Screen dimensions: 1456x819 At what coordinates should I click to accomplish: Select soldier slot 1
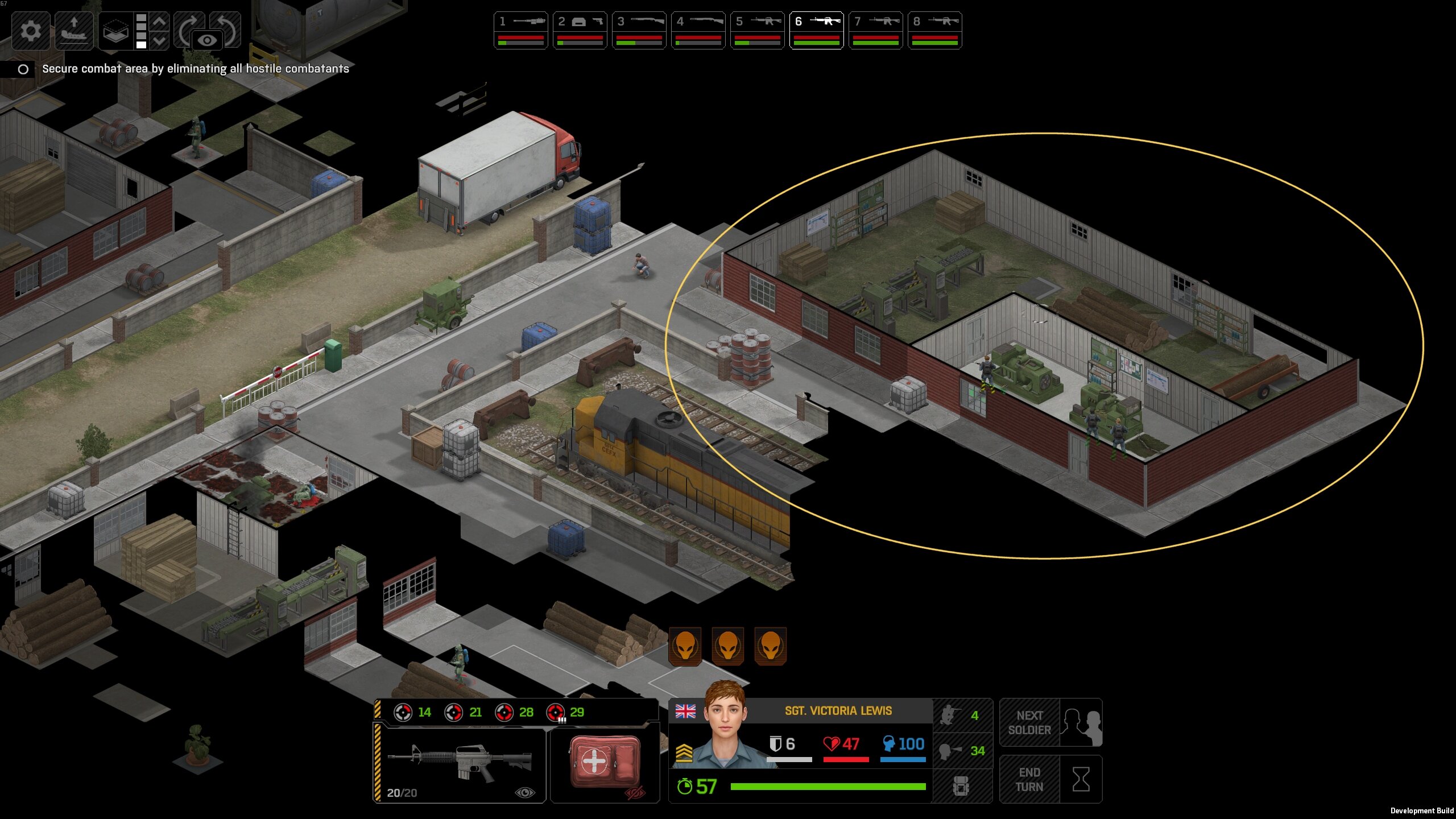520,30
